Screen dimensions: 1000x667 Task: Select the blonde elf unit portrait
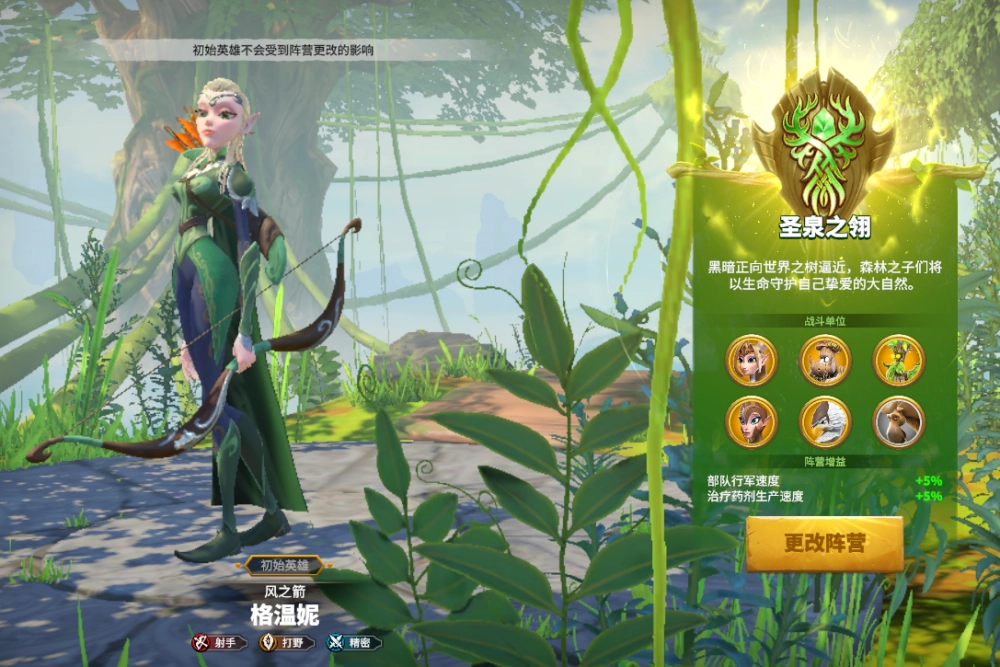click(750, 360)
